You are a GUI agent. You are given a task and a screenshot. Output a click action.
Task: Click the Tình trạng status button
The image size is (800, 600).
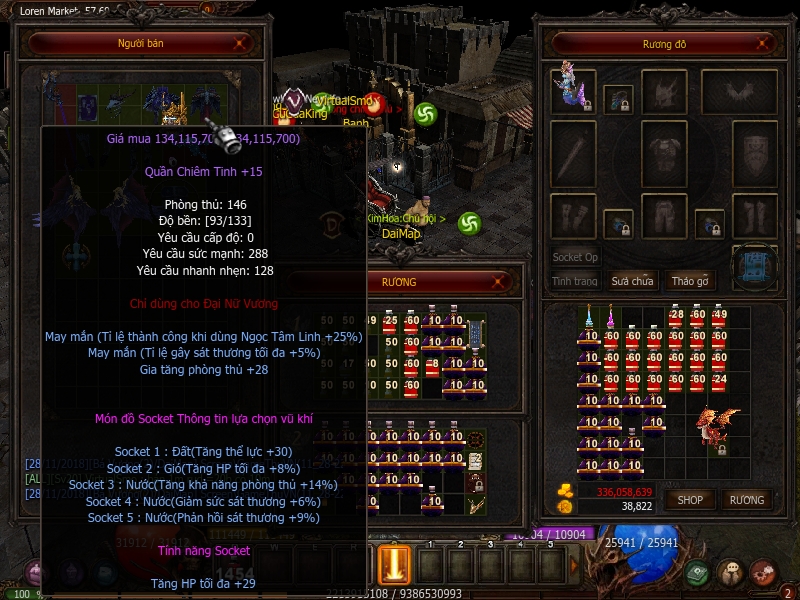(x=575, y=281)
